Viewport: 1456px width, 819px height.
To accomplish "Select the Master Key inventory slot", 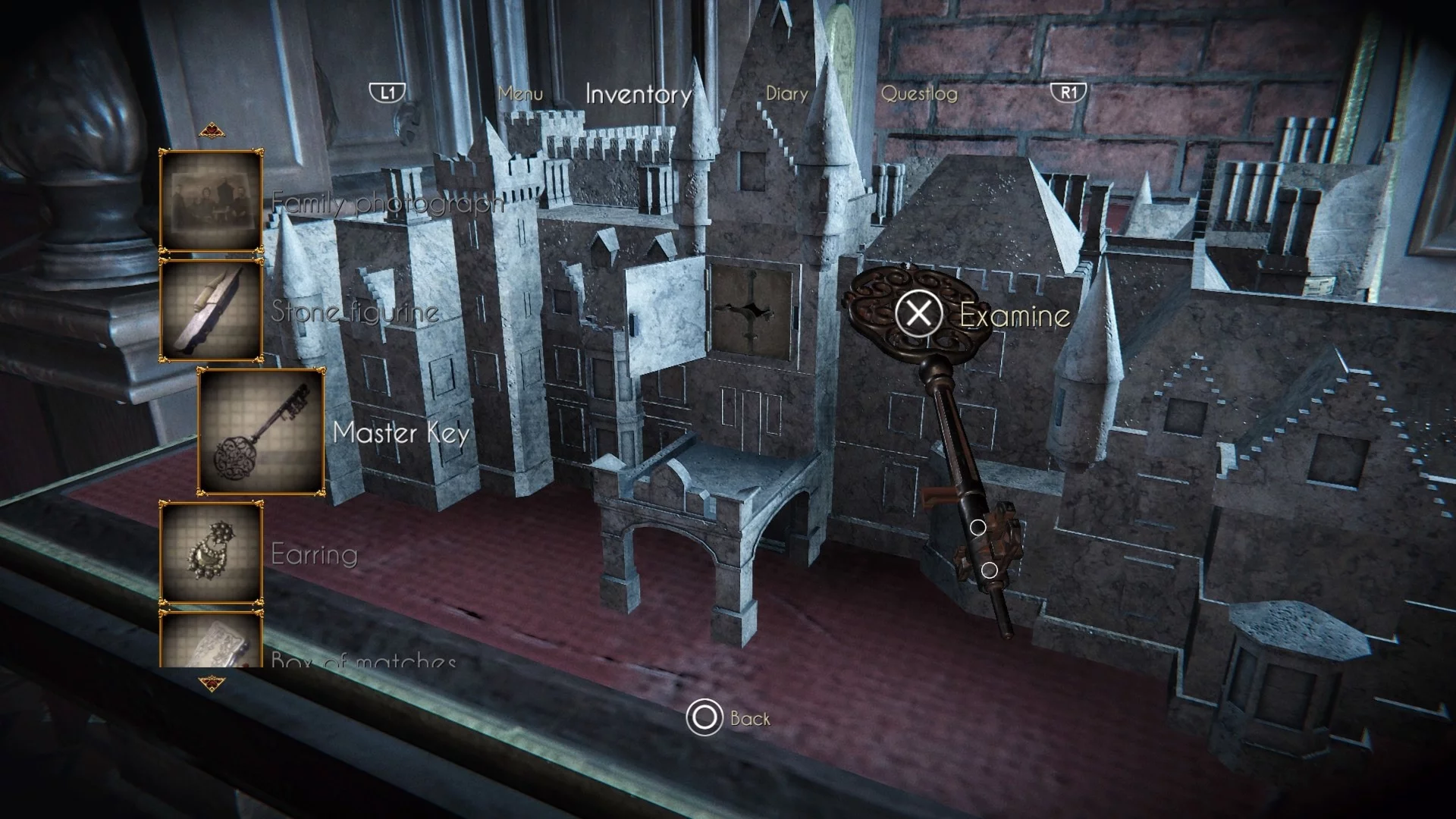I will tap(262, 431).
